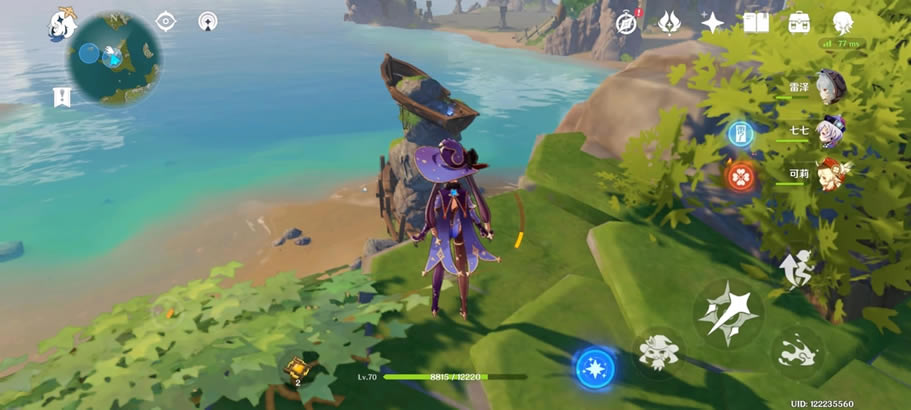
Task: Open the character head silhouette icon
Action: [x=843, y=22]
